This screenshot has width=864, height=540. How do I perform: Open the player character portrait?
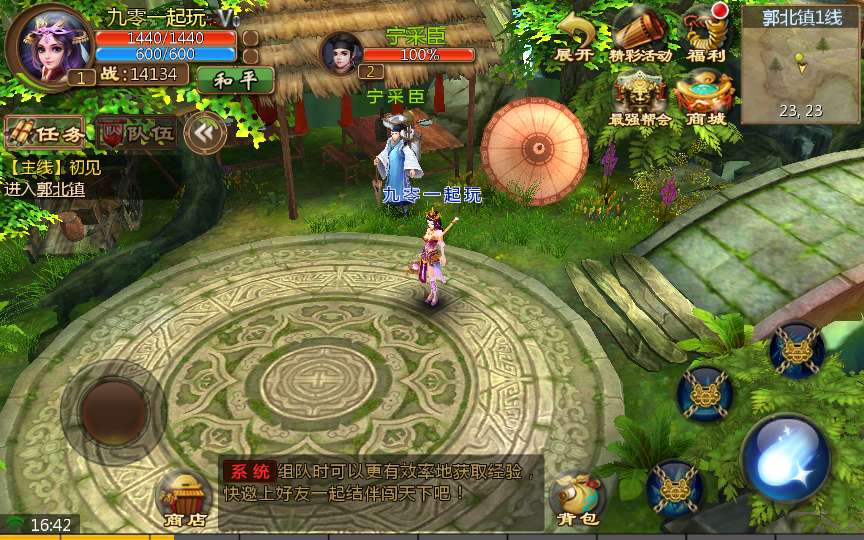[x=47, y=45]
